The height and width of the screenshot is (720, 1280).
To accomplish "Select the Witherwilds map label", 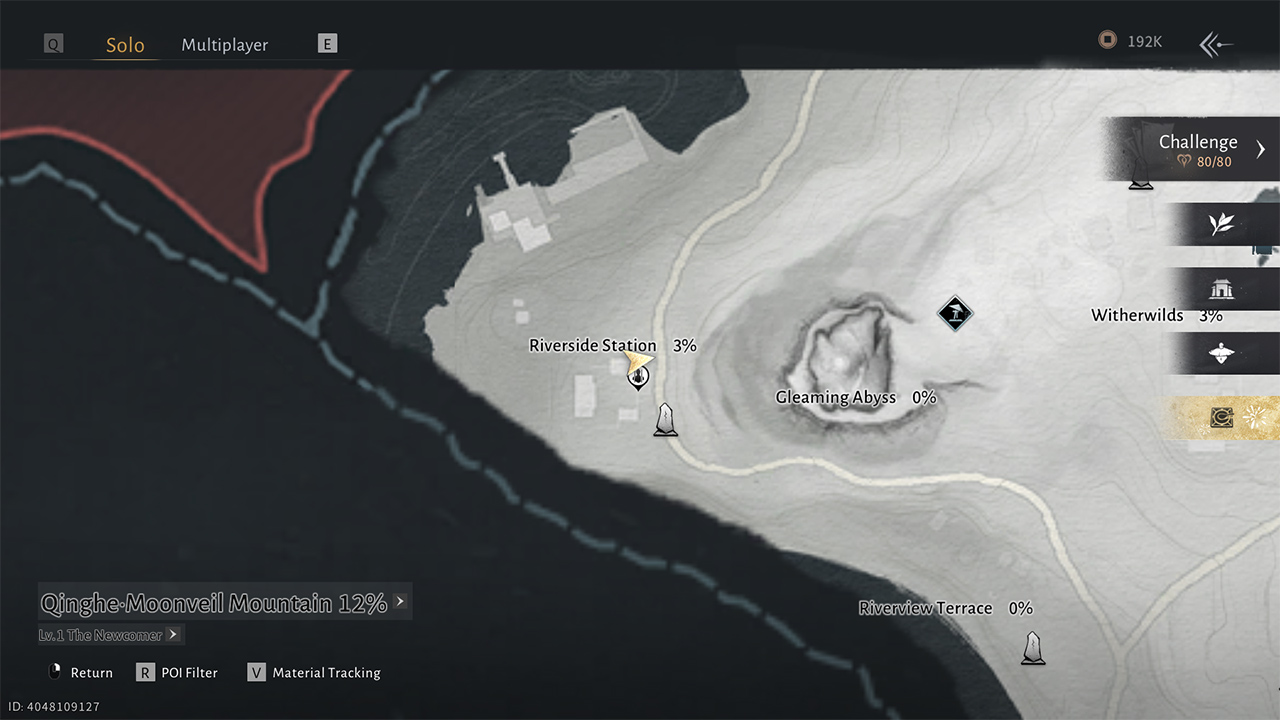I will [1137, 316].
